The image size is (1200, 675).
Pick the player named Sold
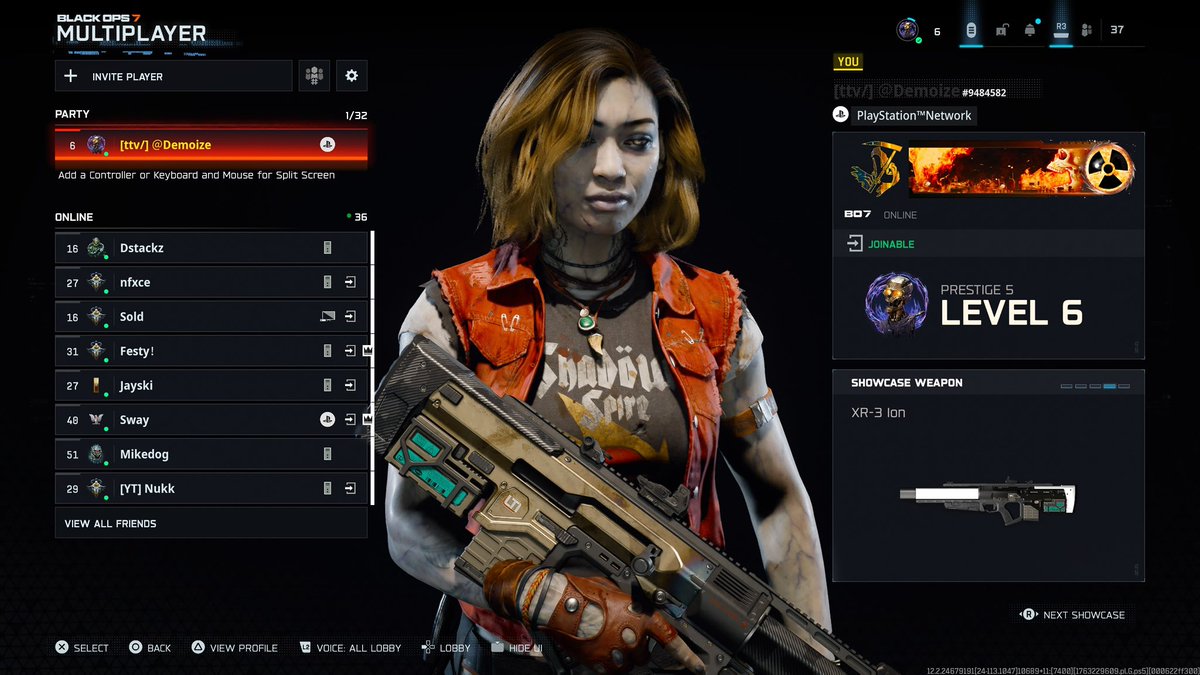210,317
